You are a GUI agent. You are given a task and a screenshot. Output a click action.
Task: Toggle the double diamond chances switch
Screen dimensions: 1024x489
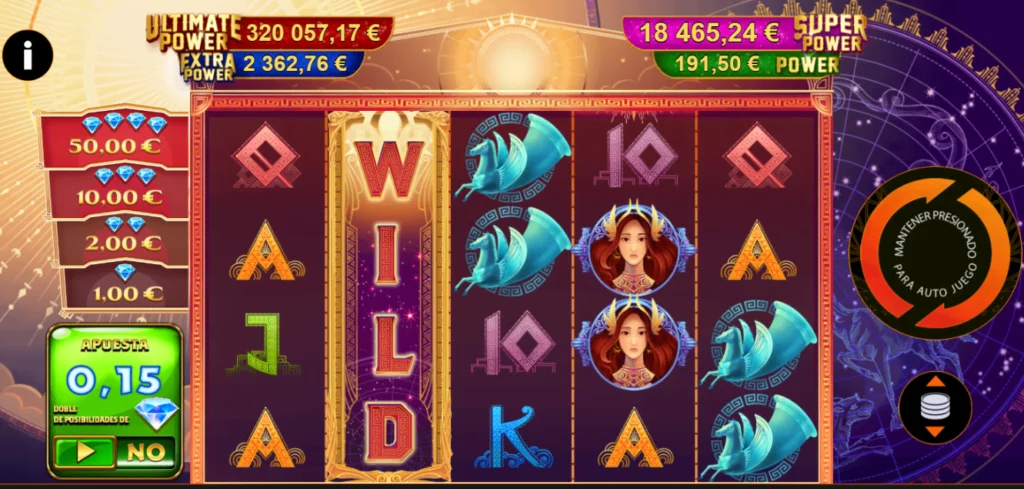114,452
